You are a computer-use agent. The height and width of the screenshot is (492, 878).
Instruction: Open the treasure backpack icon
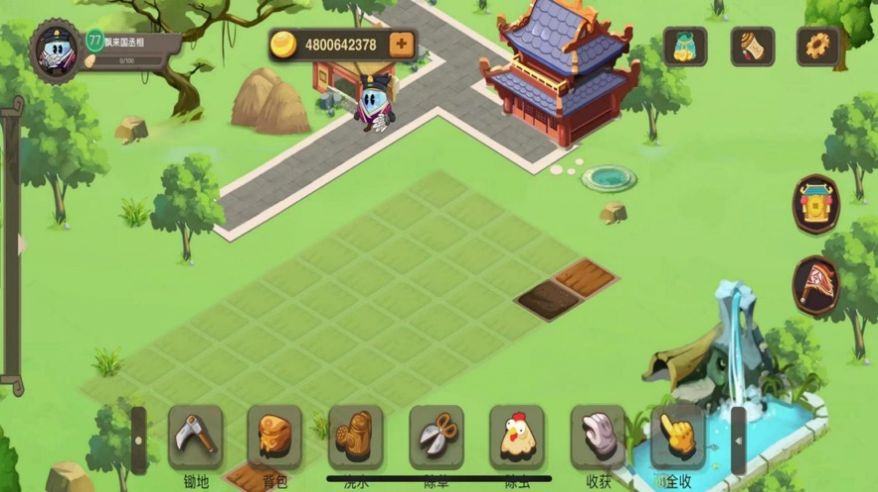[685, 46]
